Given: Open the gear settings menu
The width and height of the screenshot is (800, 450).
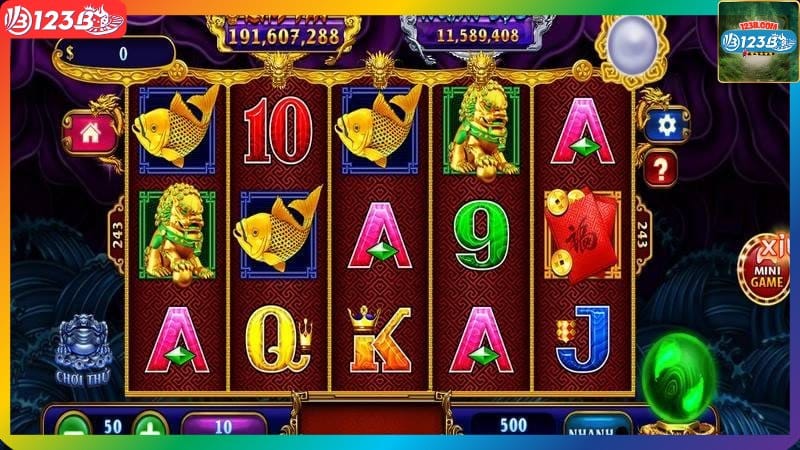Looking at the screenshot, I should pos(667,124).
